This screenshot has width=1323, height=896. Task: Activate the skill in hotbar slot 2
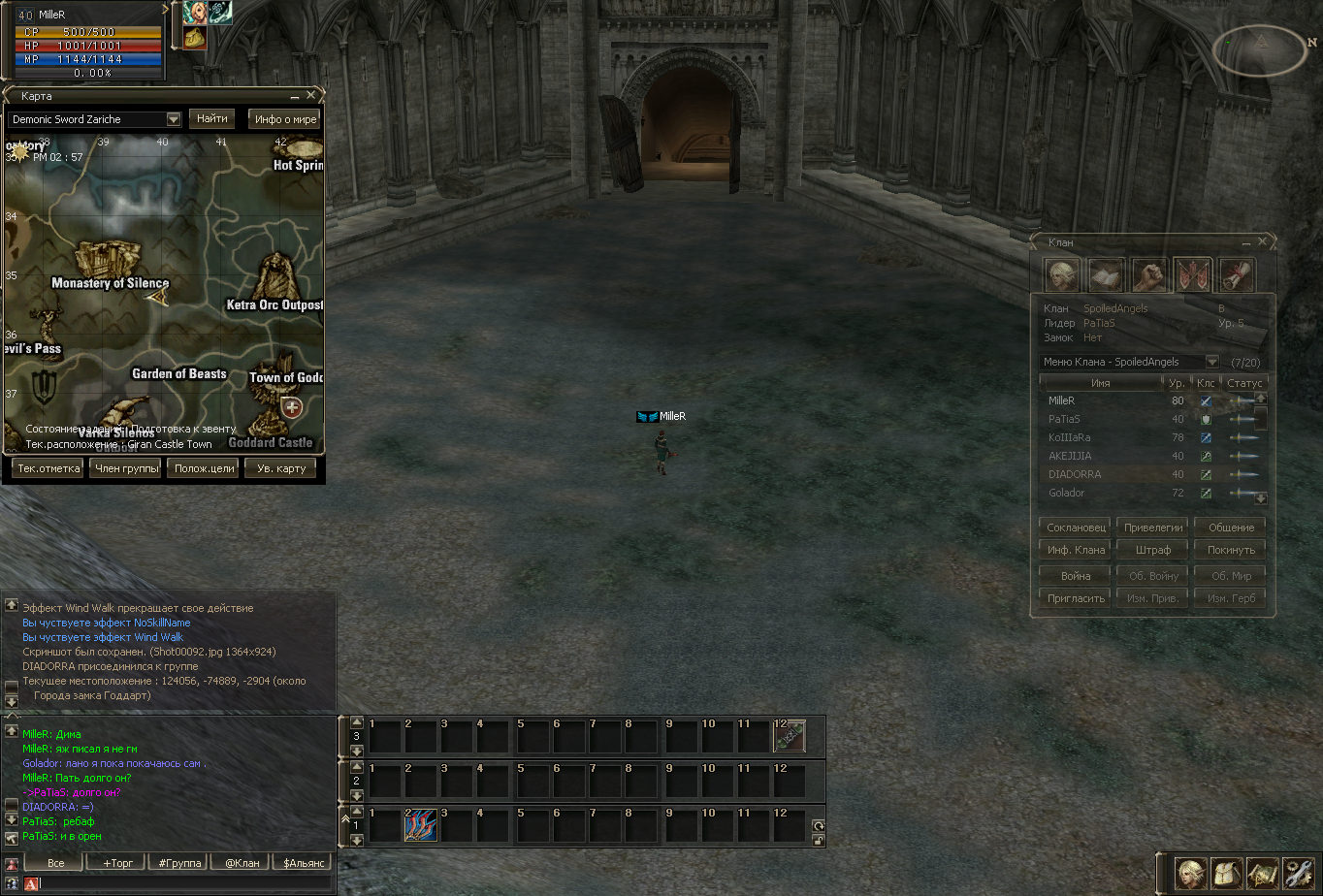pyautogui.click(x=420, y=825)
